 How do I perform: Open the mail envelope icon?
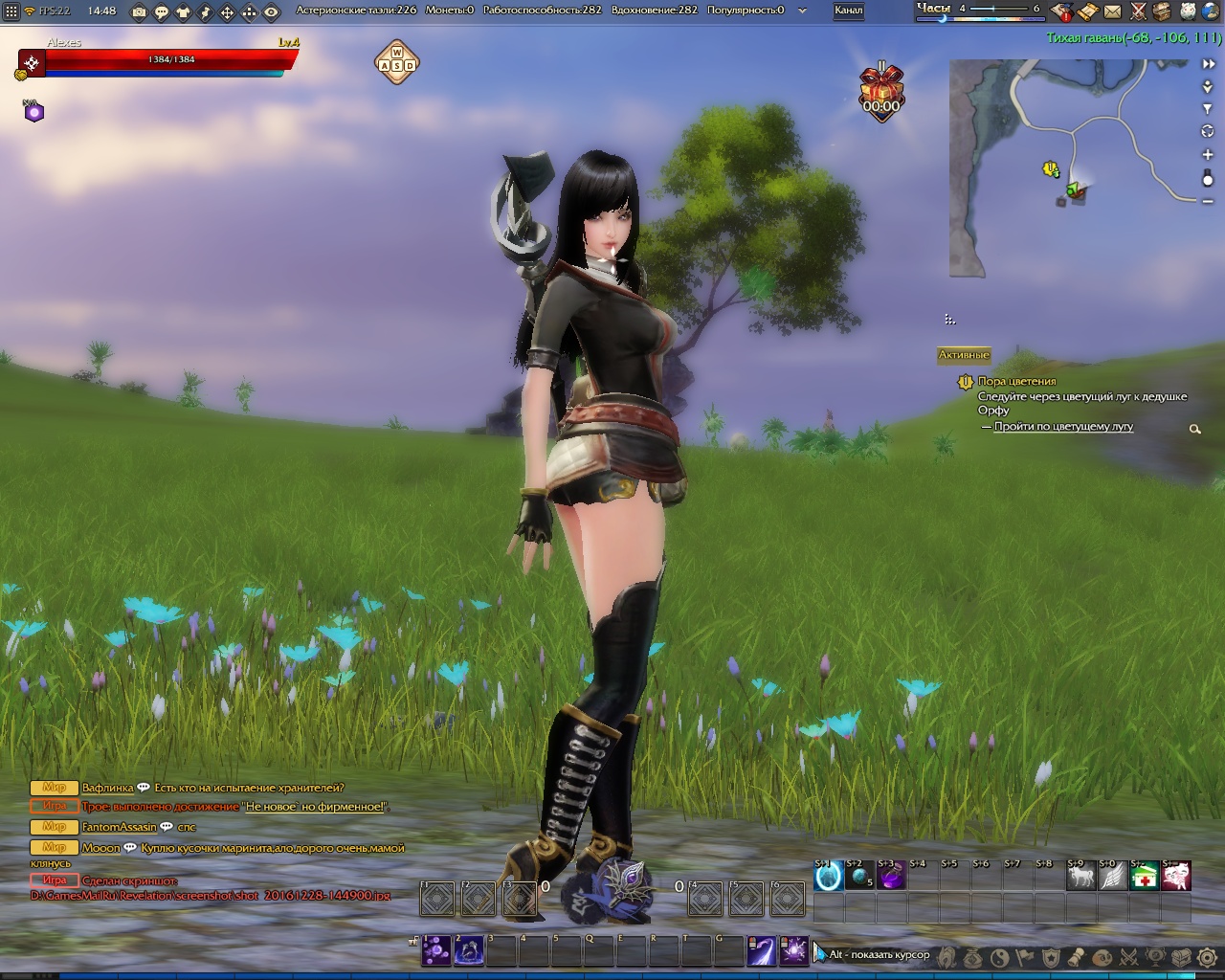pyautogui.click(x=1112, y=11)
